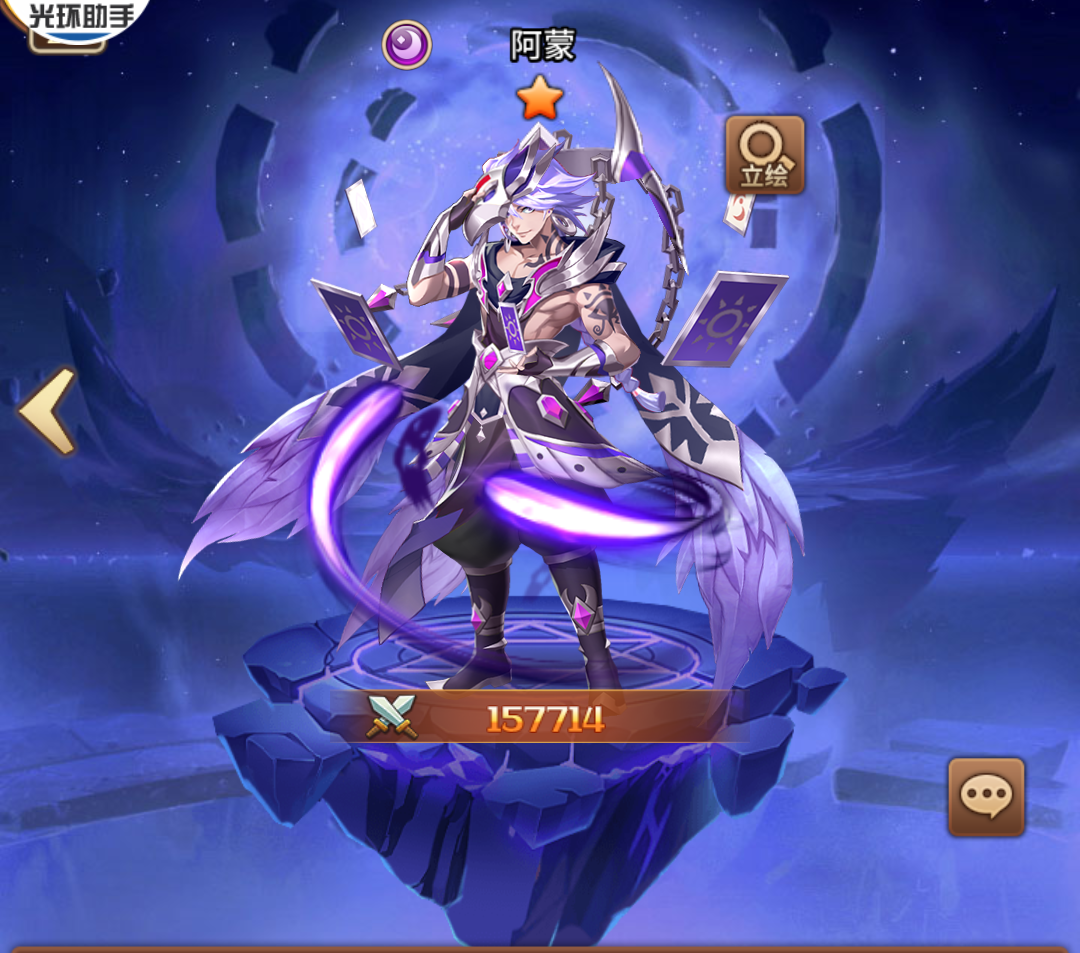1080x953 pixels.
Task: Open the 立绘 character artwork view
Action: tap(764, 155)
